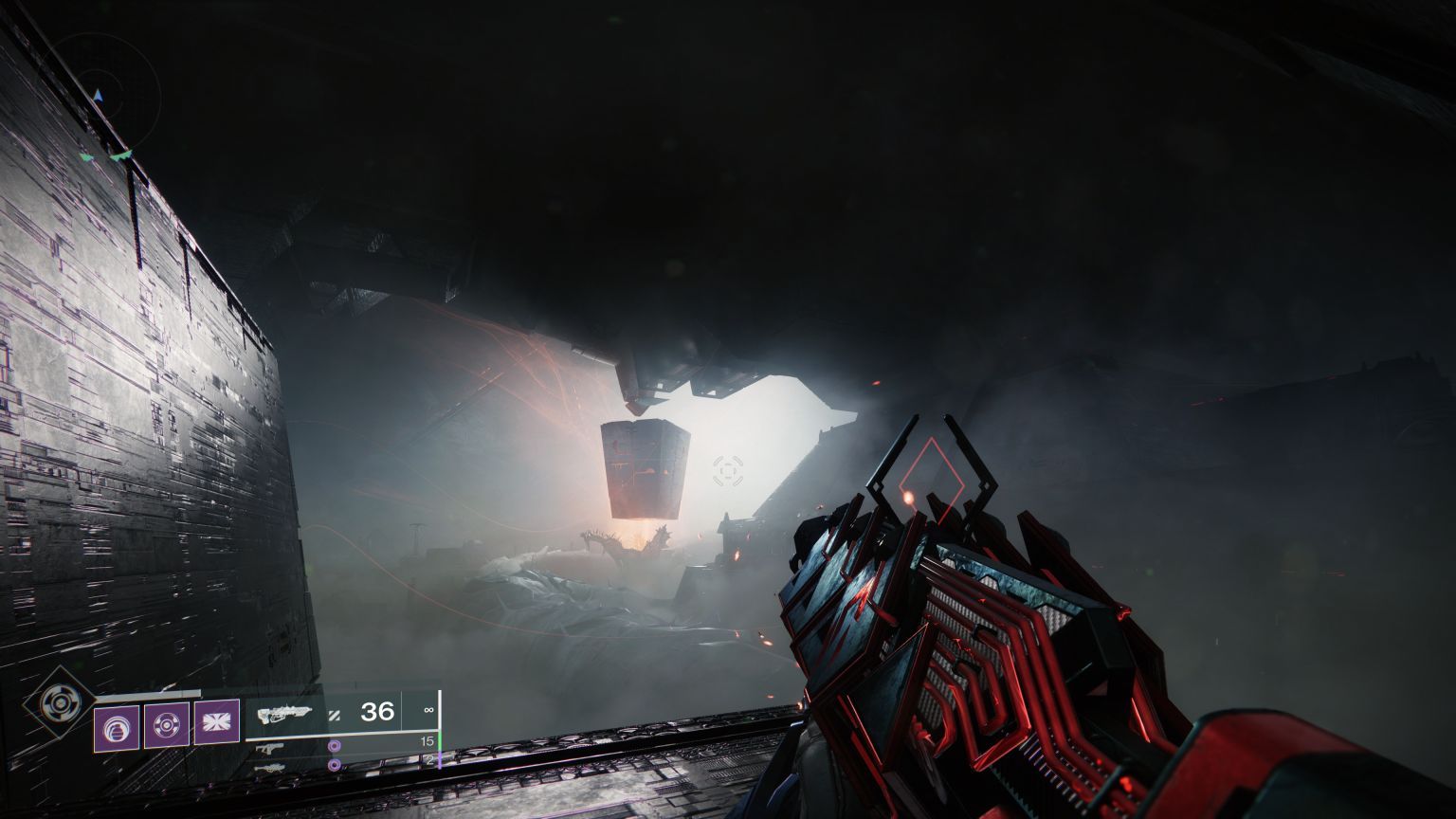Click the melee ability icon

[x=166, y=723]
